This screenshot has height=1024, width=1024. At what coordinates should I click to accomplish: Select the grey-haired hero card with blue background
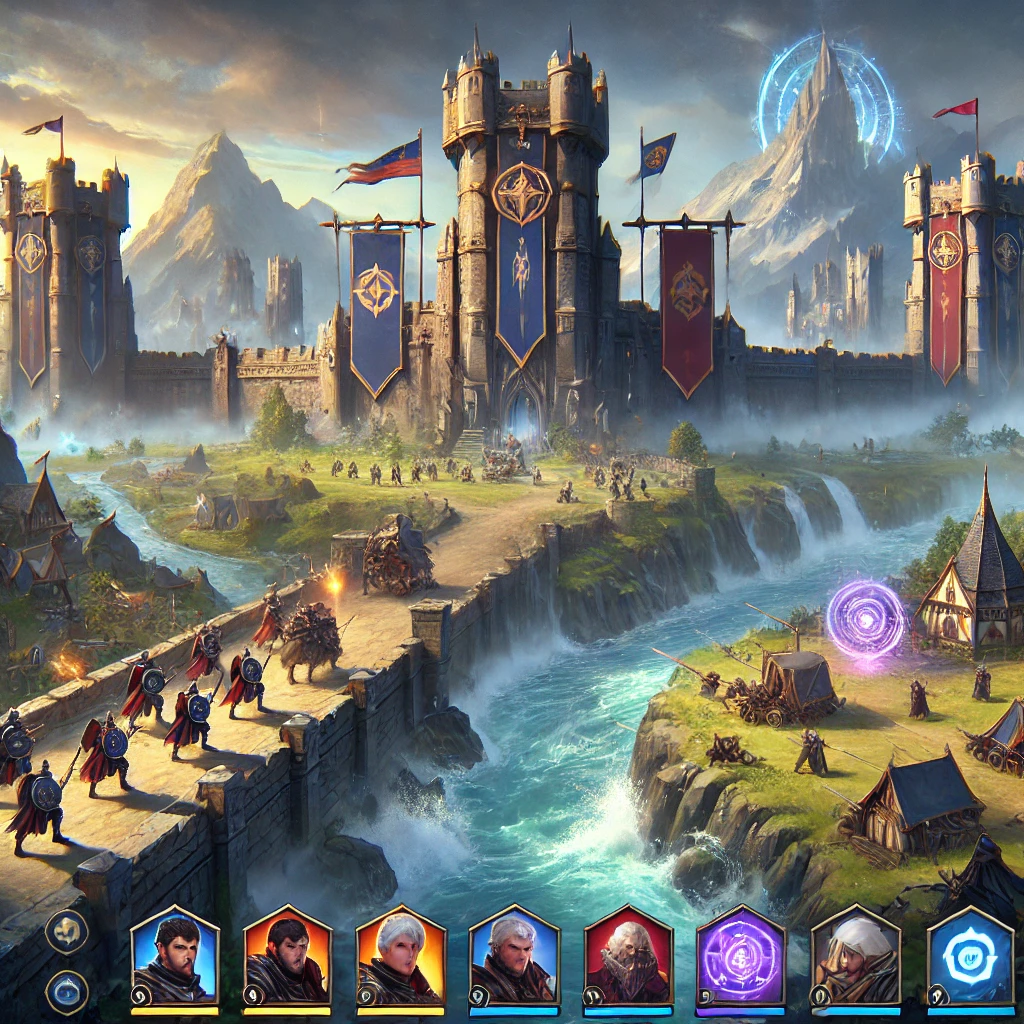[514, 957]
